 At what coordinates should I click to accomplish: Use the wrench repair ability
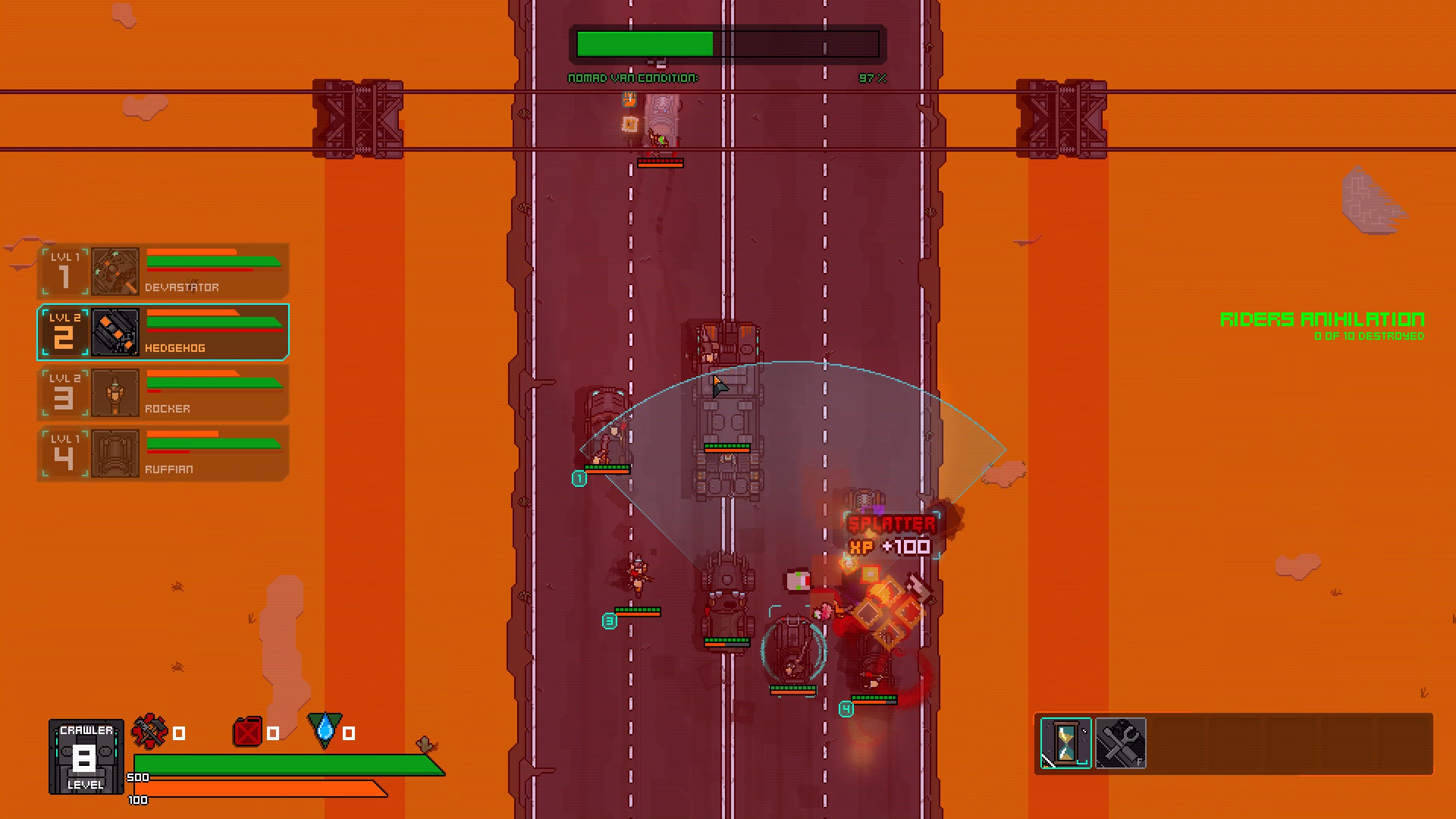1120,743
